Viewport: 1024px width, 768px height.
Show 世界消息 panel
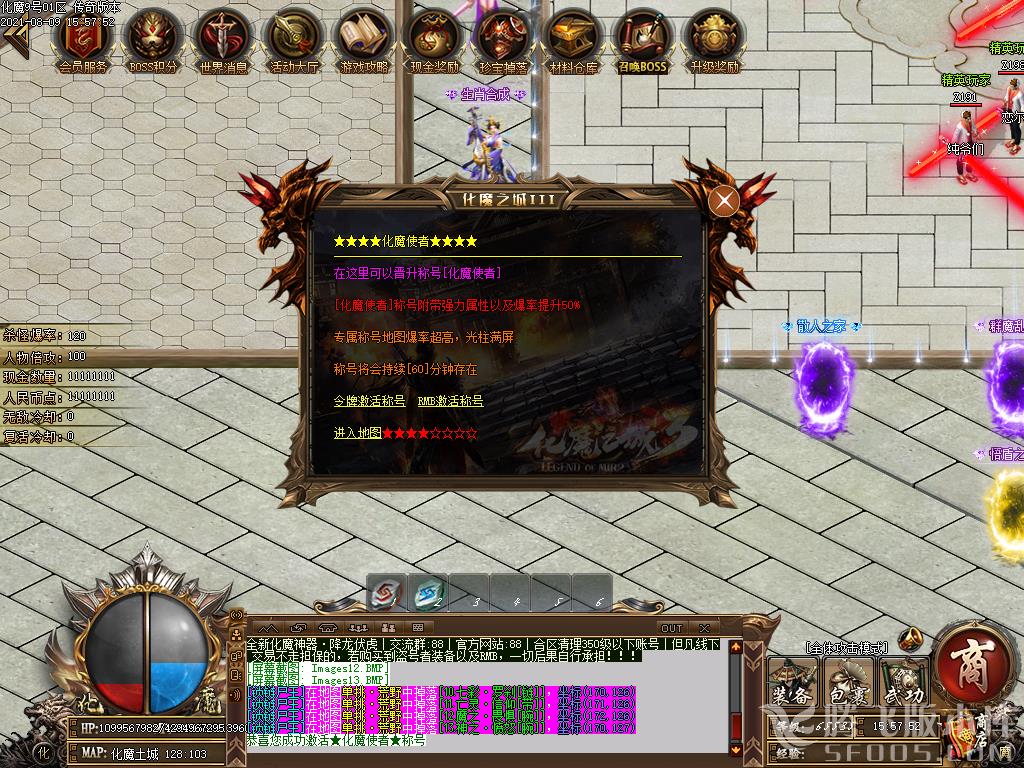click(223, 37)
